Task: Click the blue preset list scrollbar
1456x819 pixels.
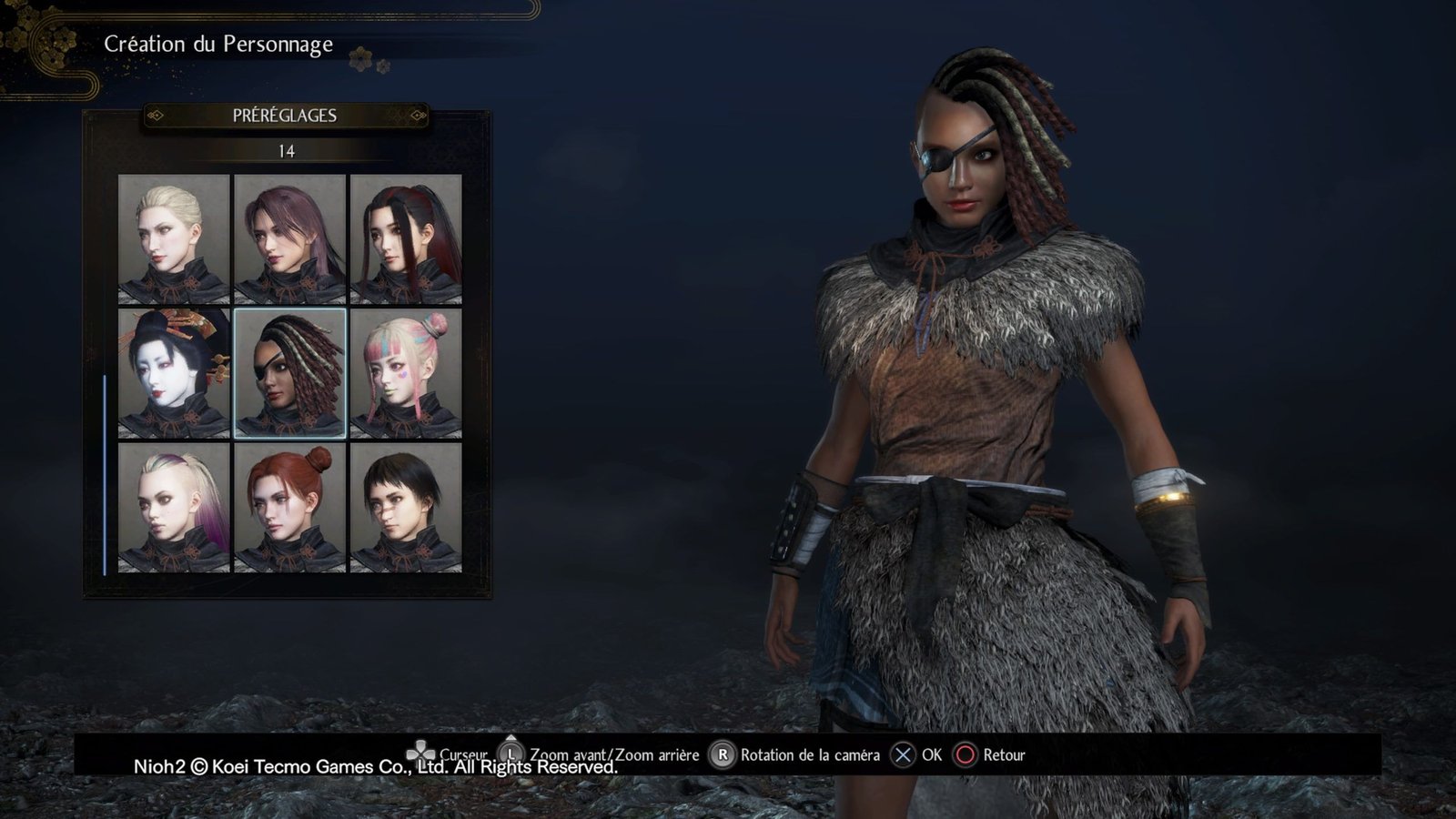Action: pos(105,473)
